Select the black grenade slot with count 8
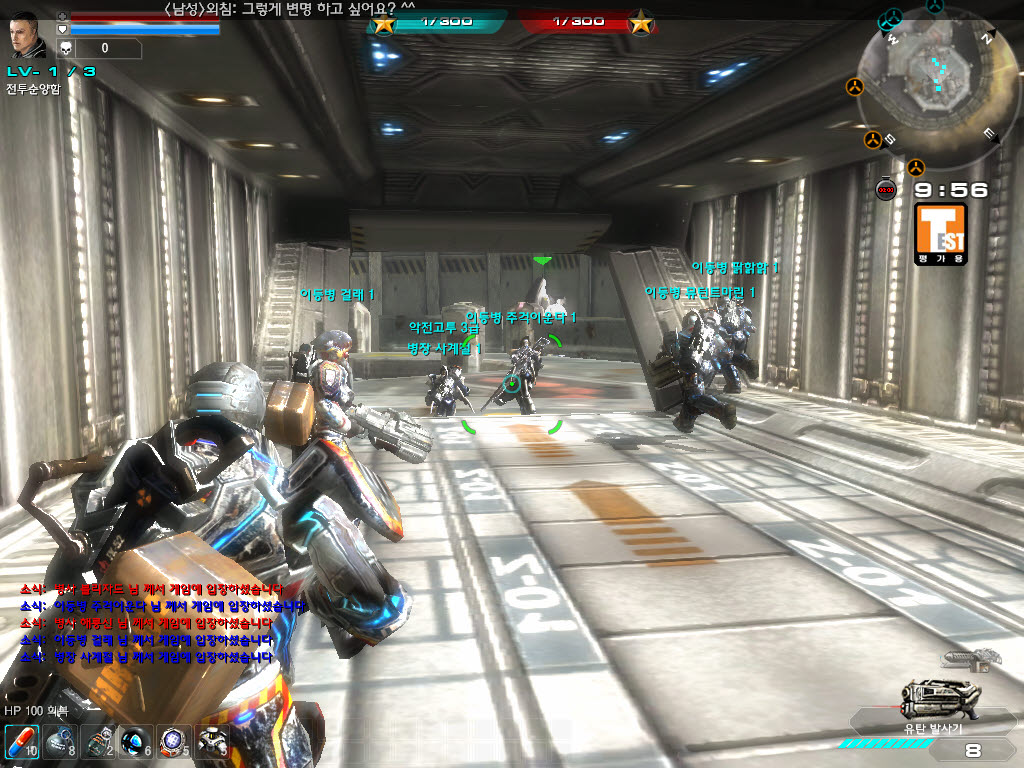The height and width of the screenshot is (768, 1024). (x=60, y=743)
